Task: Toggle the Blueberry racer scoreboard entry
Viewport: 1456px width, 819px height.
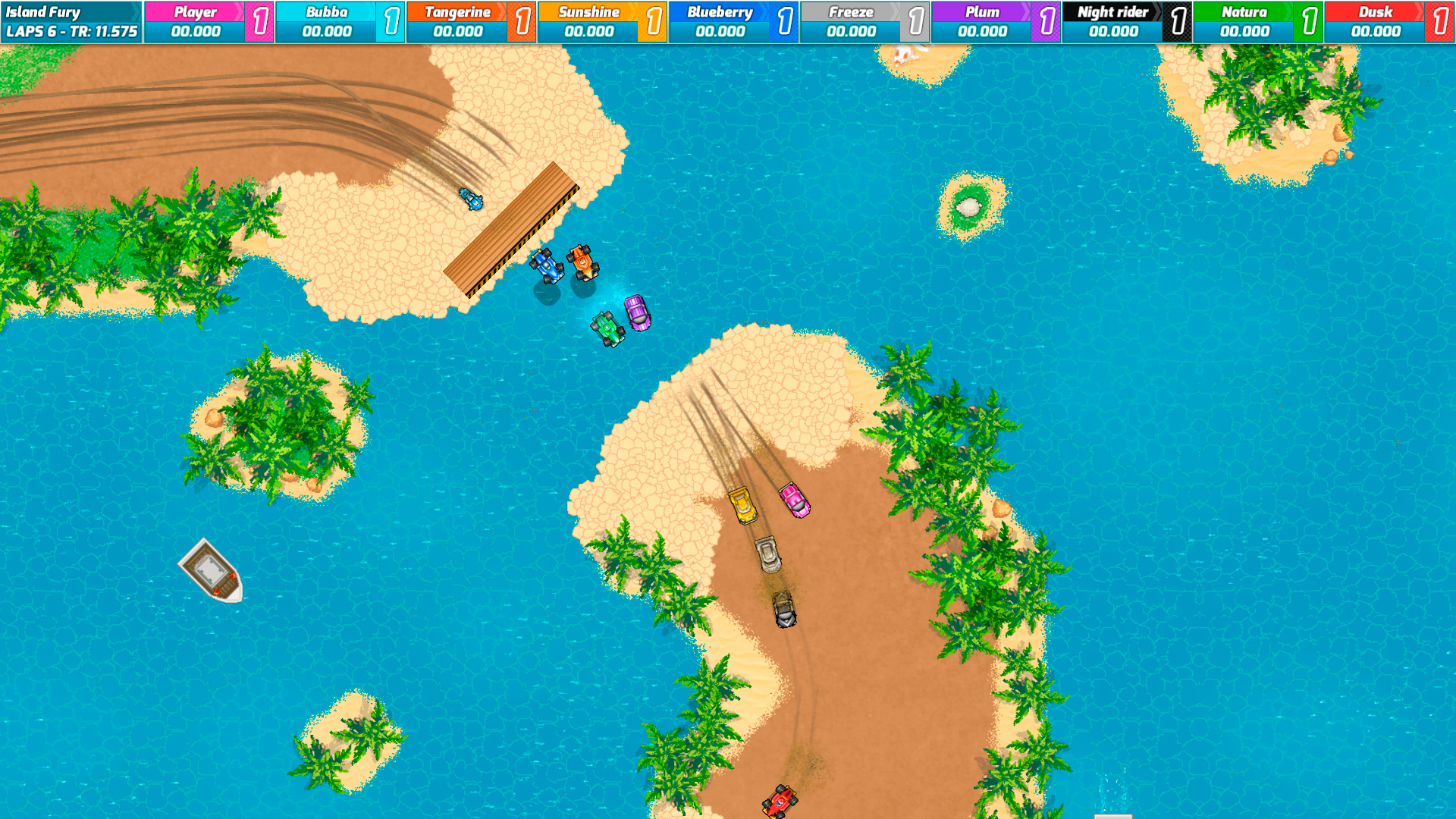Action: click(719, 20)
